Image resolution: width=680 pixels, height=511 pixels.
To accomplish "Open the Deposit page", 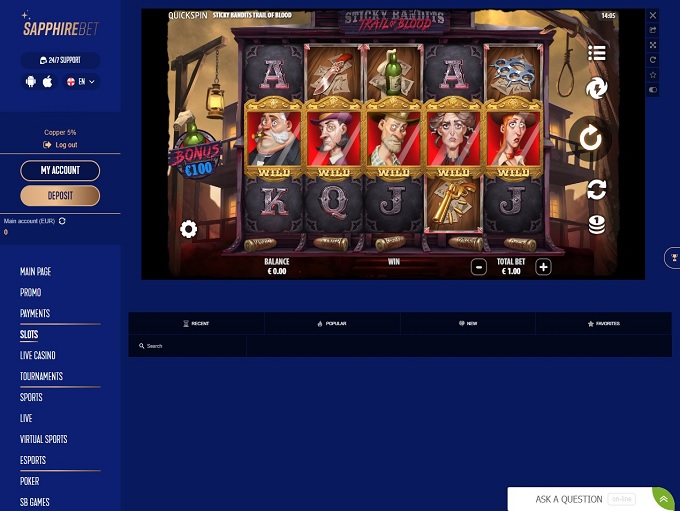I will pos(60,195).
